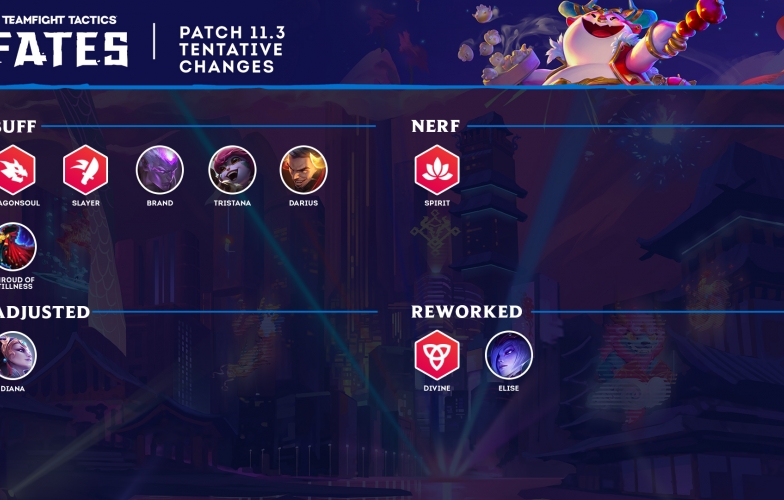
Task: Select the Dragonsoul trait icon
Action: (15, 169)
